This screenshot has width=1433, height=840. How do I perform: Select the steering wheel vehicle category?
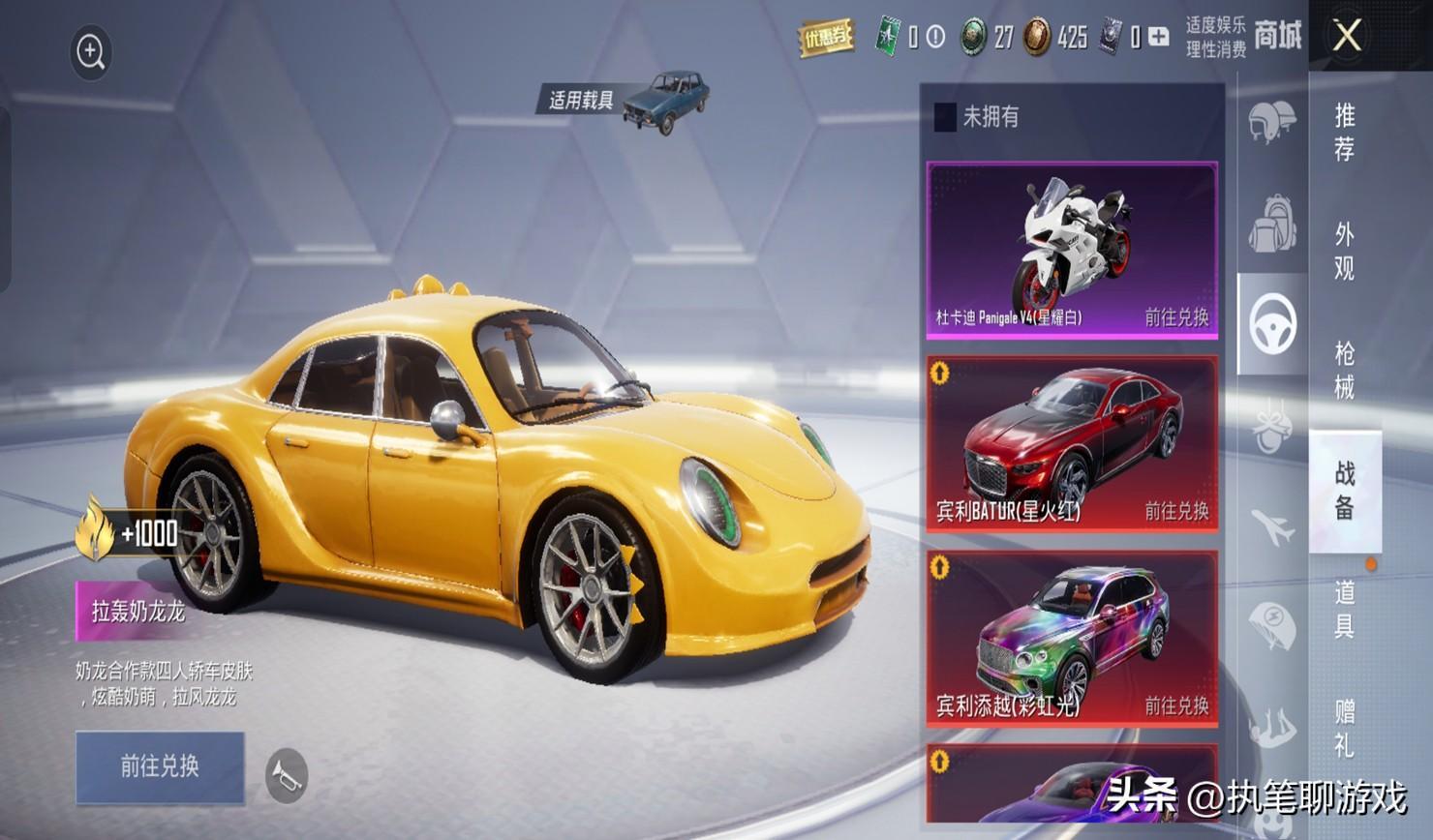coord(1273,324)
